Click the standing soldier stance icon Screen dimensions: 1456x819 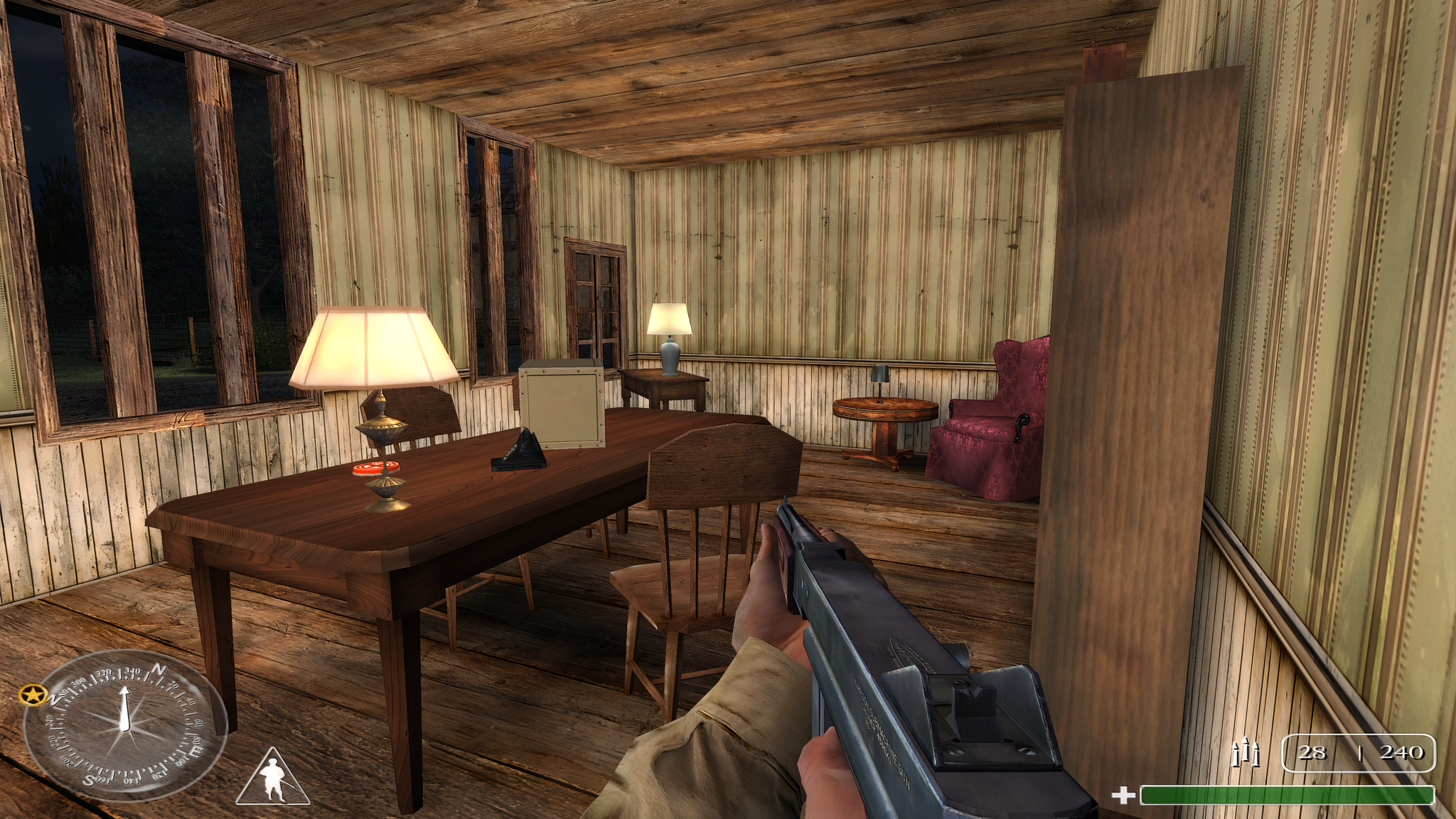272,779
